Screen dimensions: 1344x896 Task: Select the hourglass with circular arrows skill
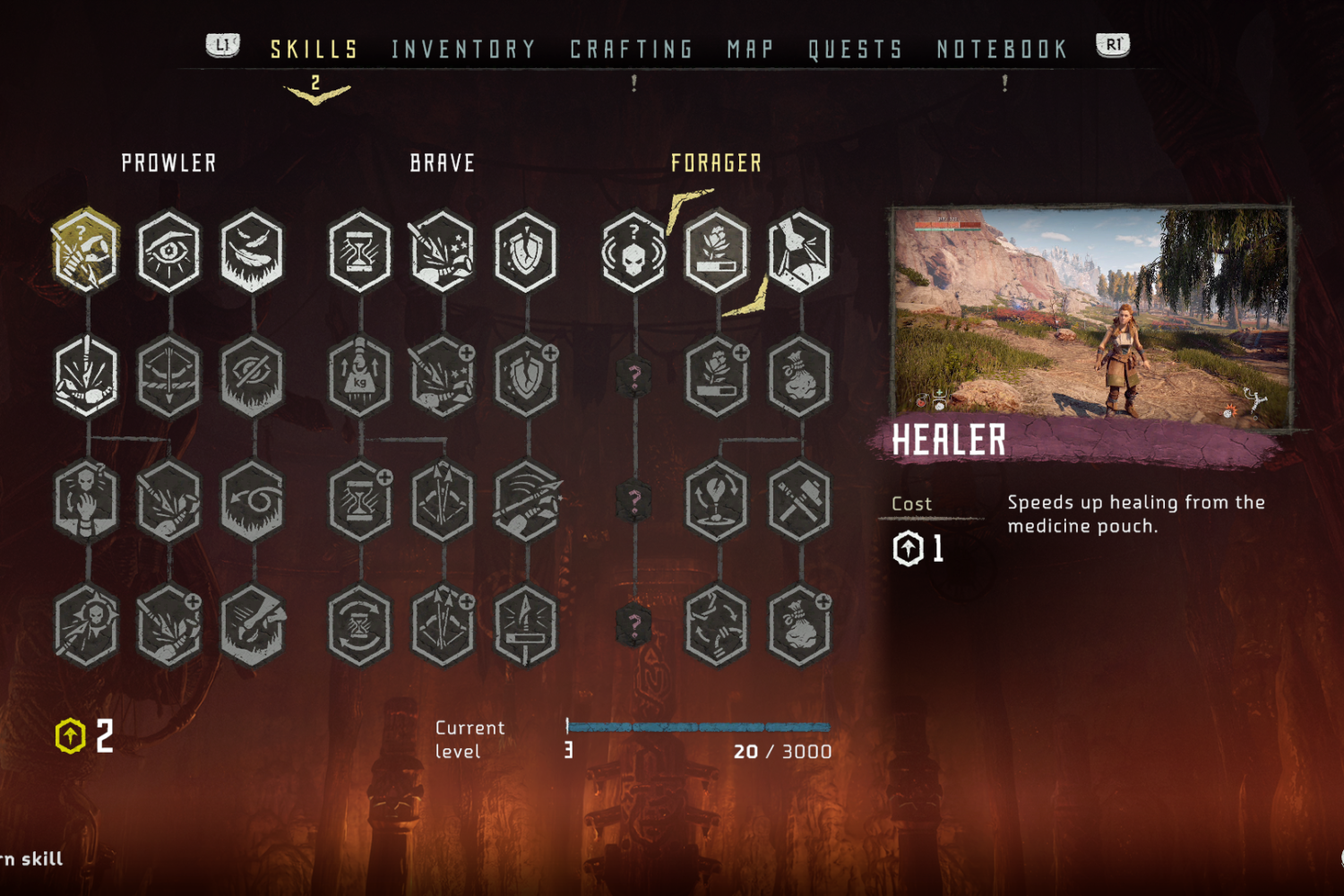[359, 625]
